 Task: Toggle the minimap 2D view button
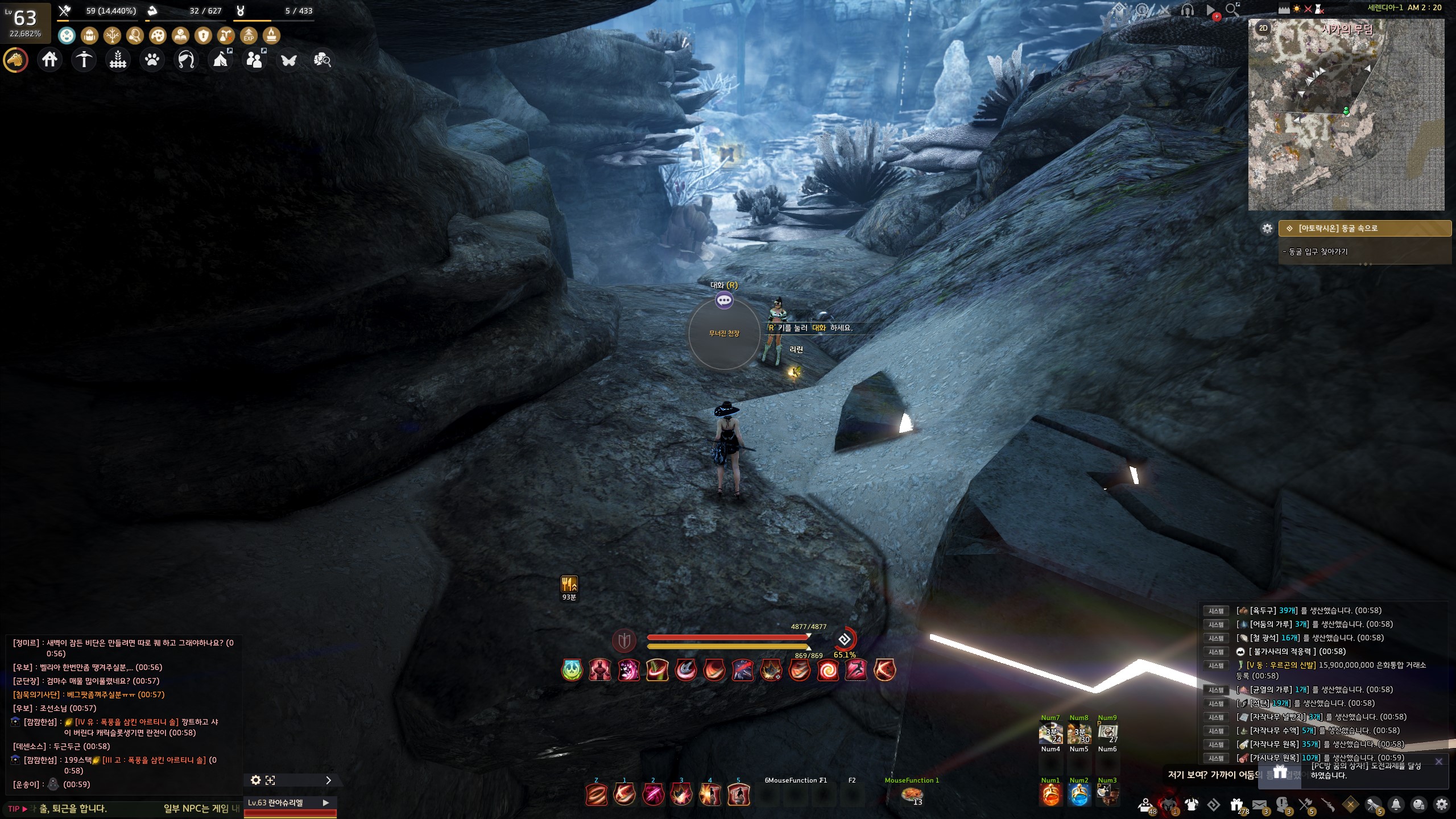click(x=1263, y=28)
